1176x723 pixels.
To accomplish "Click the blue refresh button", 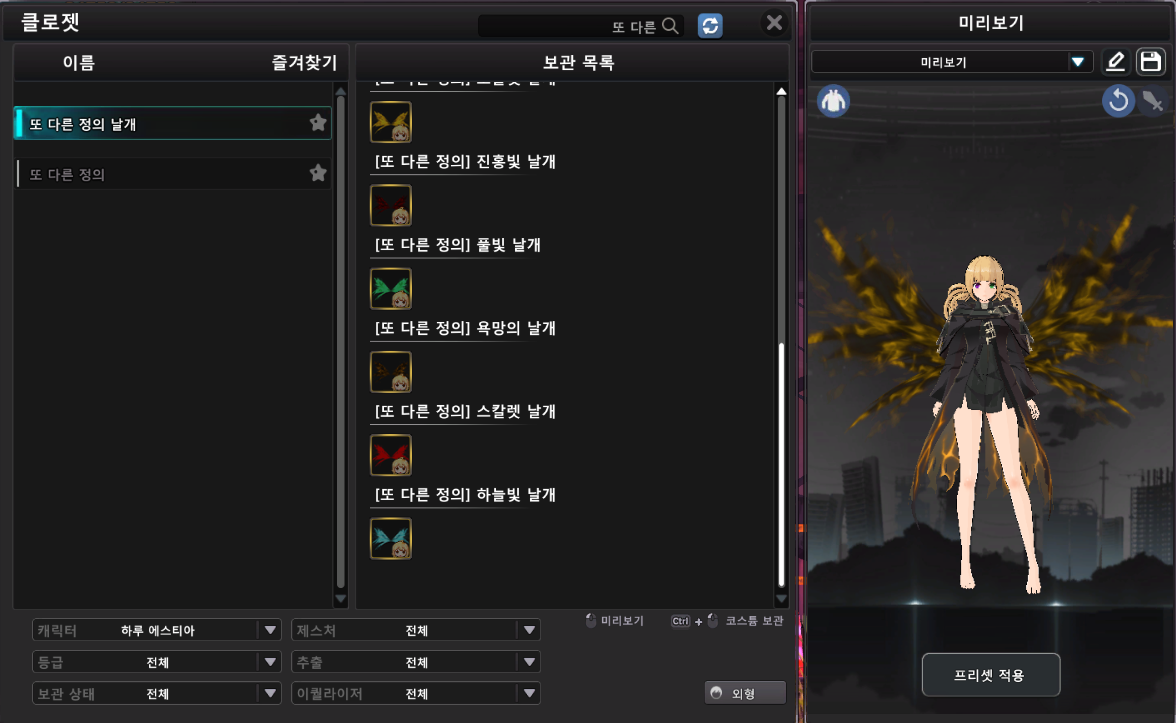I will click(710, 26).
